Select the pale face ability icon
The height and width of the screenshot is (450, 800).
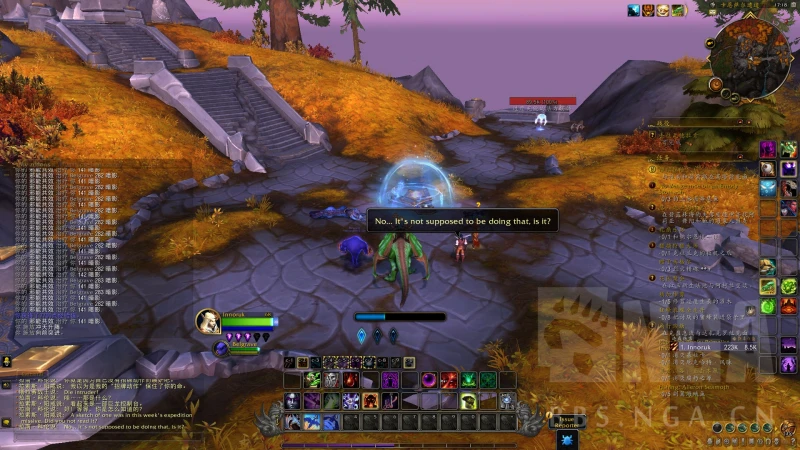pos(294,401)
